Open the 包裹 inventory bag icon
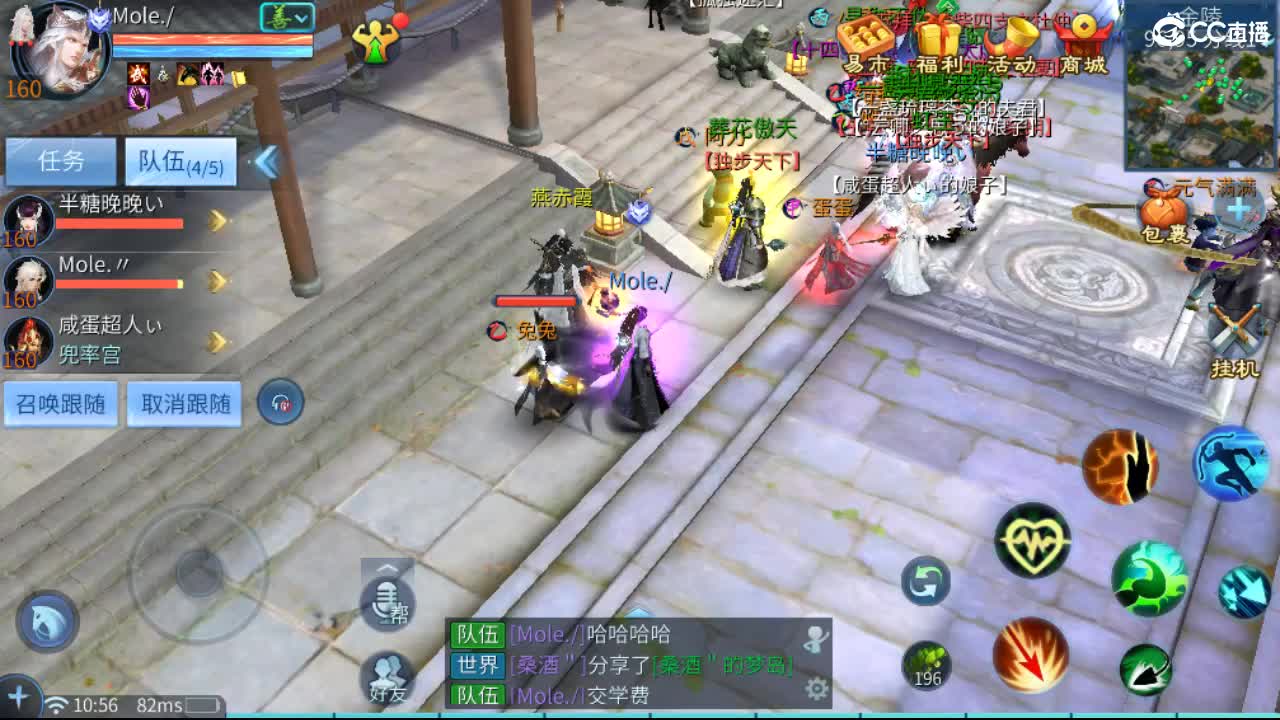 click(1160, 210)
